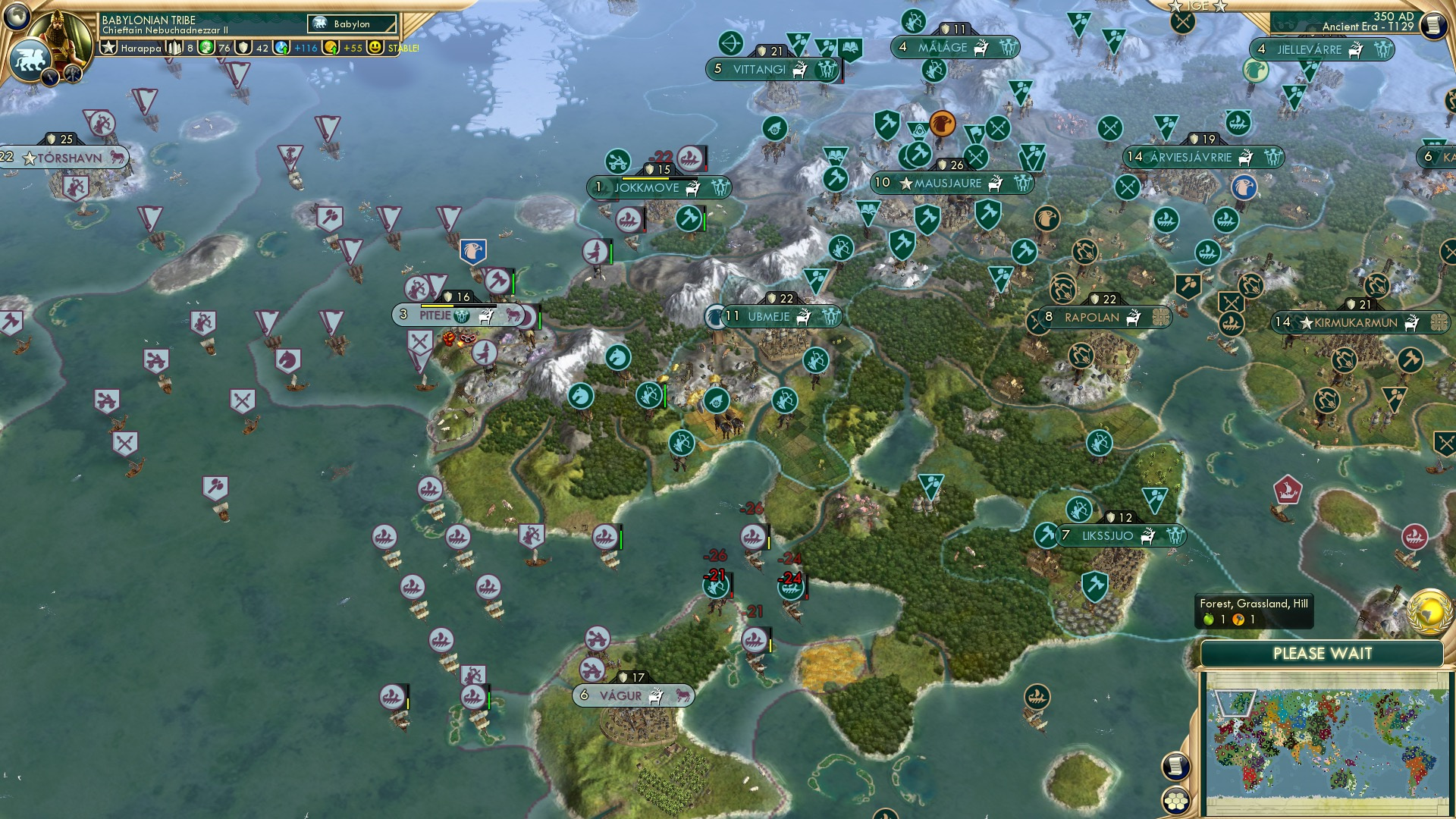Open the Babylon civilization dropdown
1456x819 pixels.
pos(350,24)
